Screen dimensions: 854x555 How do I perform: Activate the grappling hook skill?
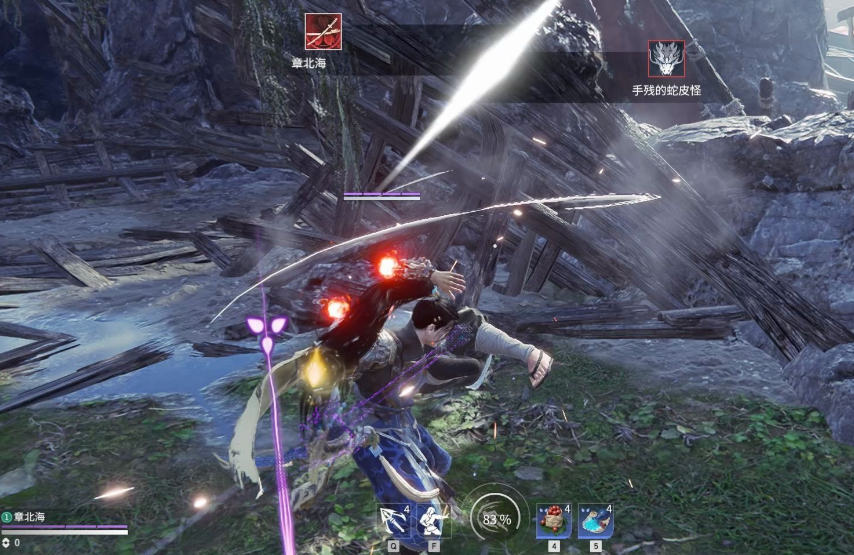393,520
